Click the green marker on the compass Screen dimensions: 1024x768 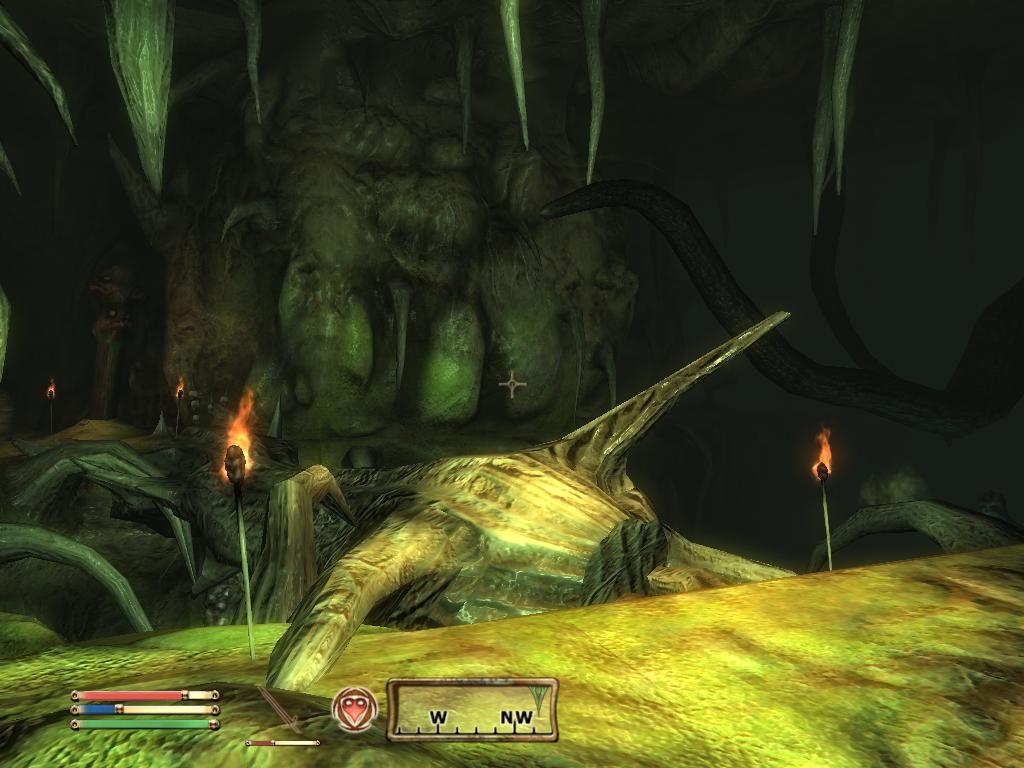click(x=541, y=697)
